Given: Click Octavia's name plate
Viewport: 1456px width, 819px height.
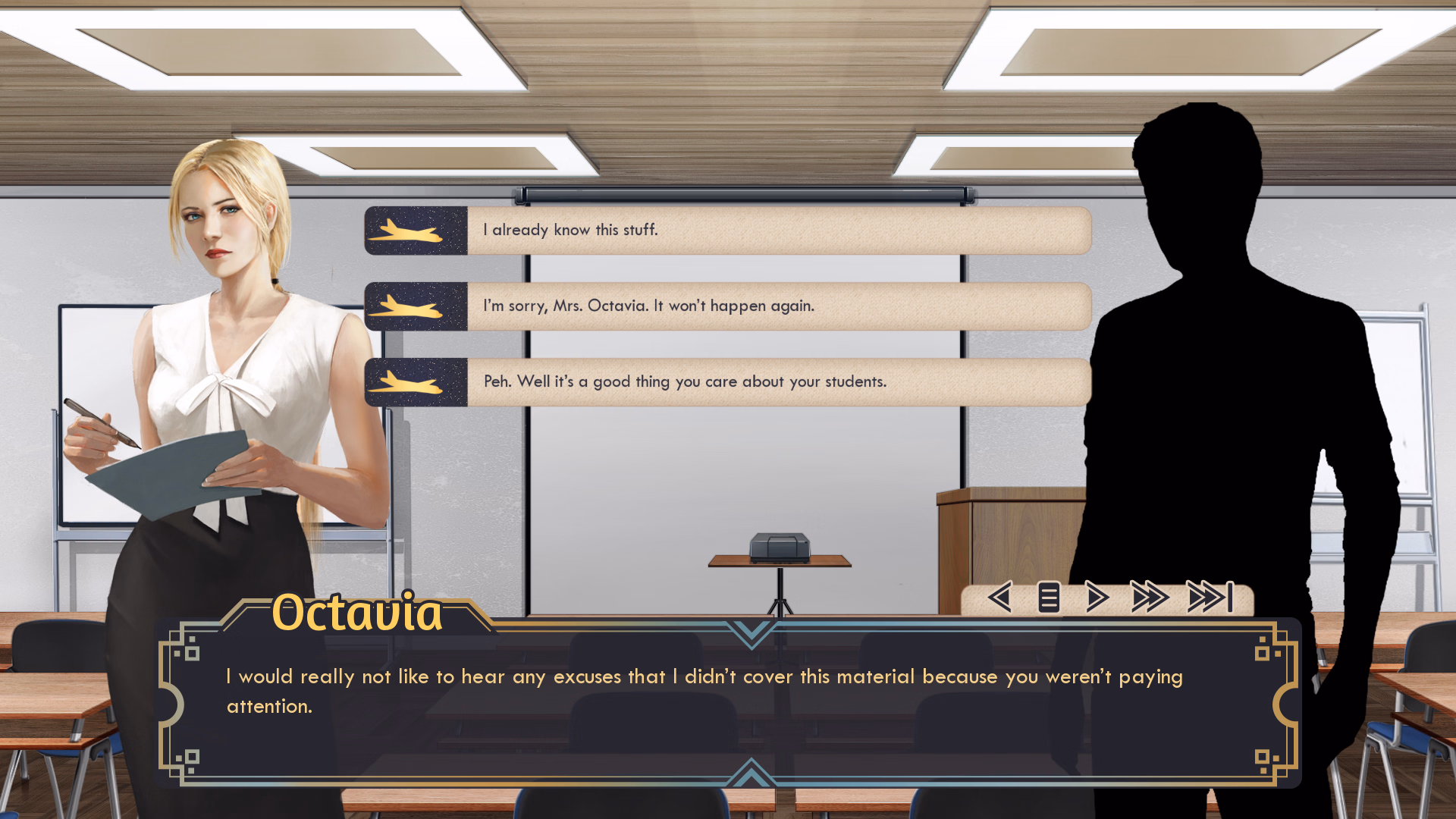Looking at the screenshot, I should tap(357, 613).
